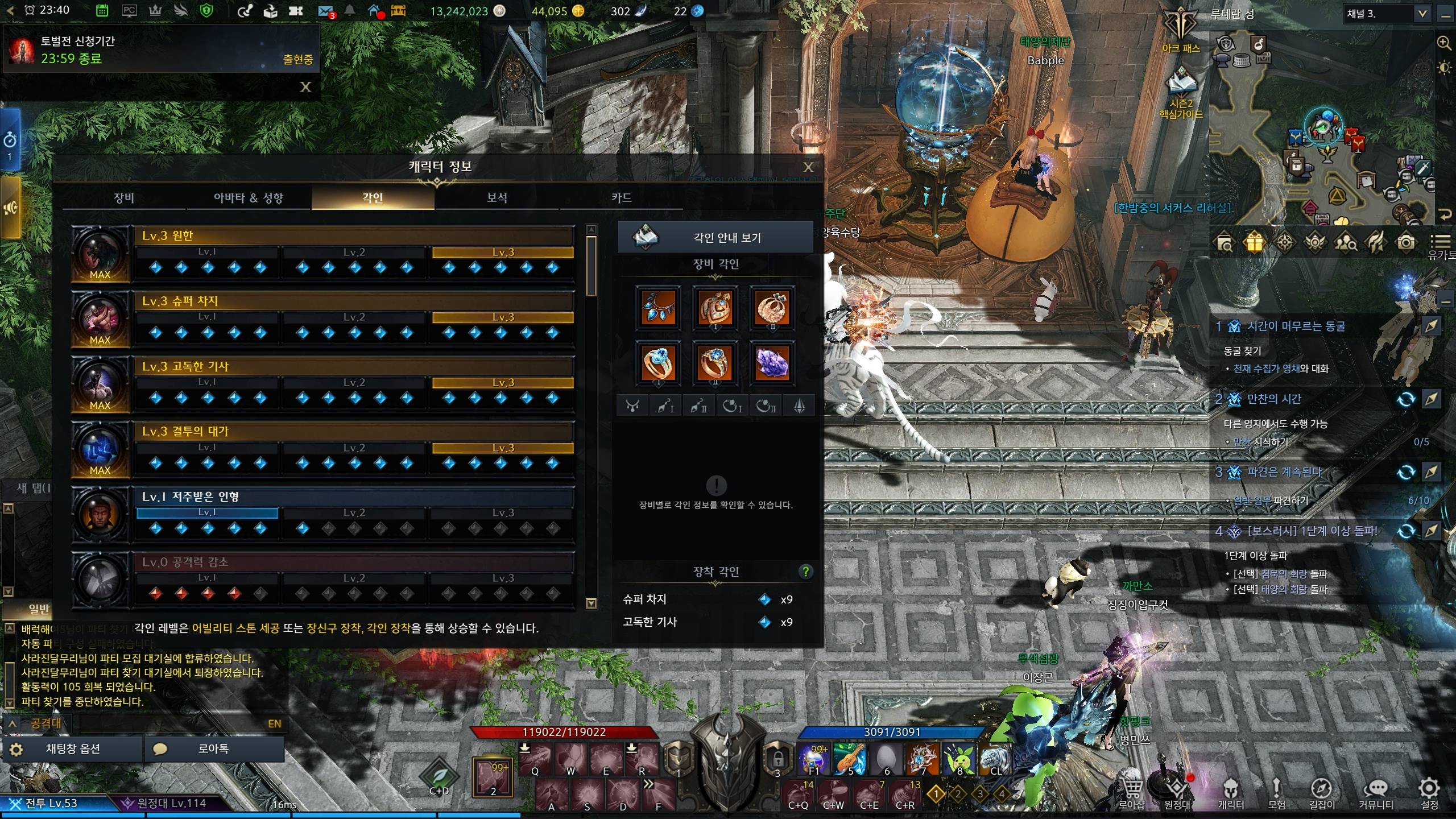Open the 채널 3 channel dropdown
Image resolution: width=1456 pixels, height=819 pixels.
[x=1386, y=14]
